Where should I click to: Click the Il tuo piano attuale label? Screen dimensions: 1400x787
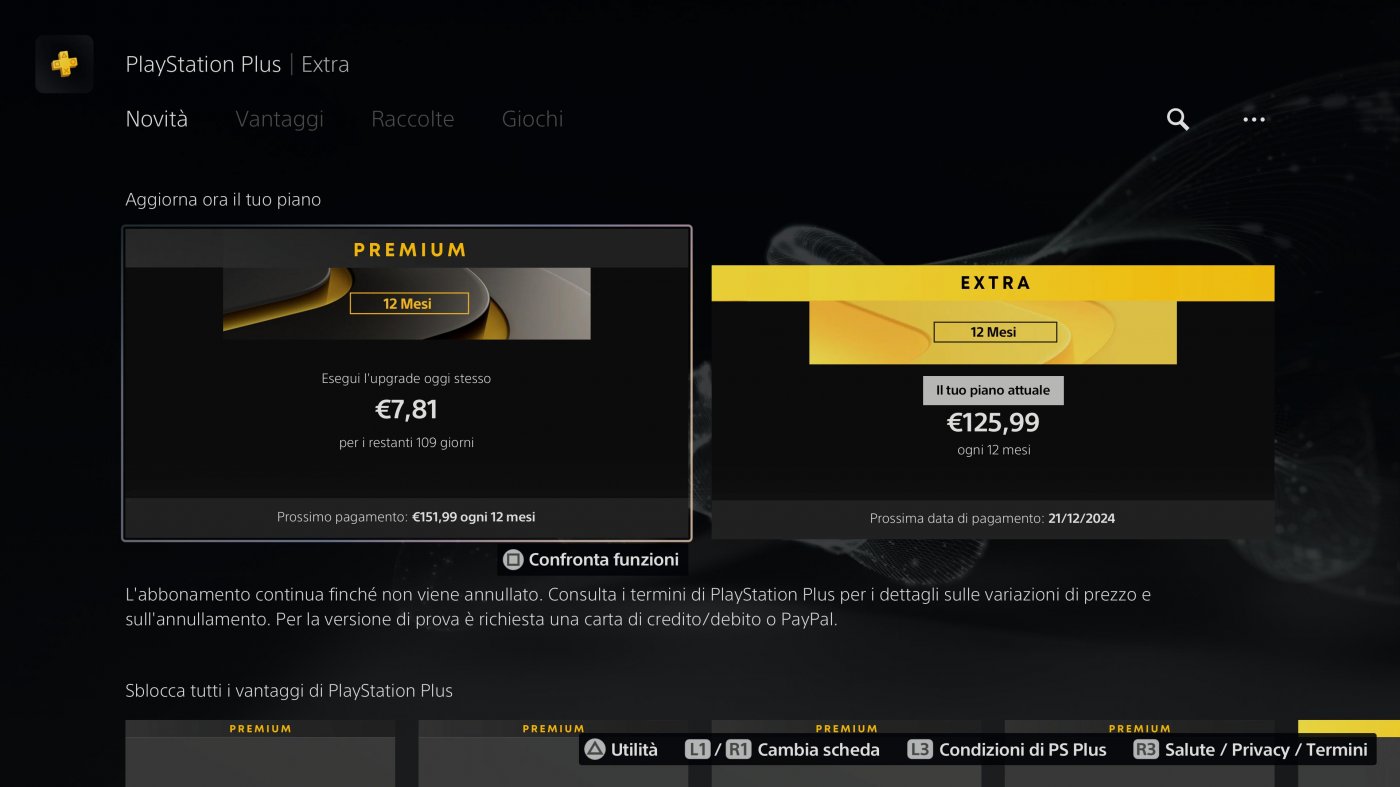pyautogui.click(x=993, y=390)
